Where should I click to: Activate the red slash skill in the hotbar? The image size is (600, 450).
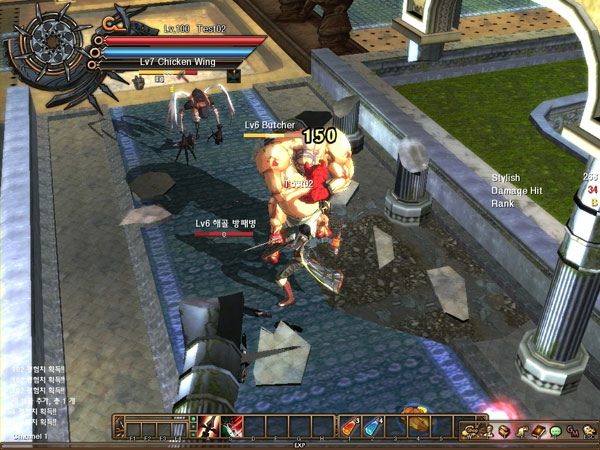(231, 427)
